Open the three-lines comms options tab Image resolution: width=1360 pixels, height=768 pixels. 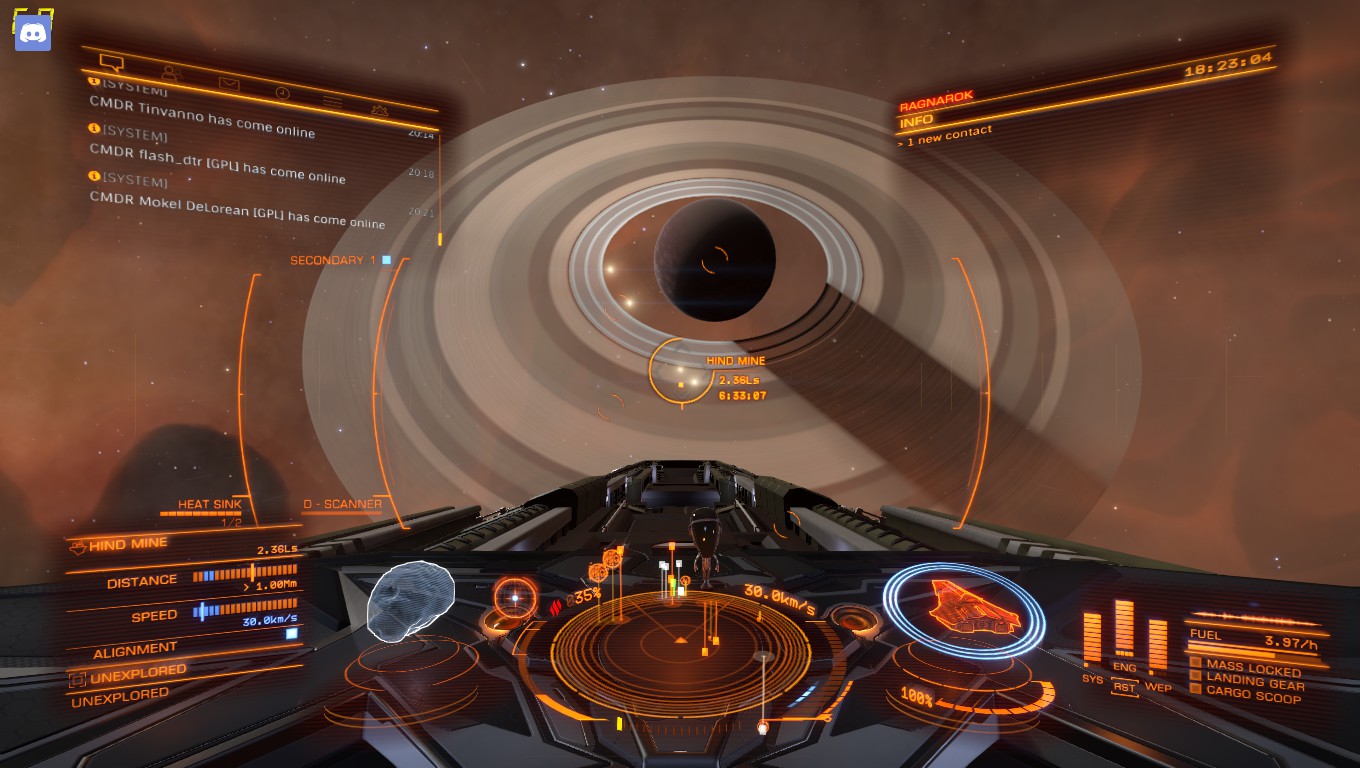click(332, 102)
